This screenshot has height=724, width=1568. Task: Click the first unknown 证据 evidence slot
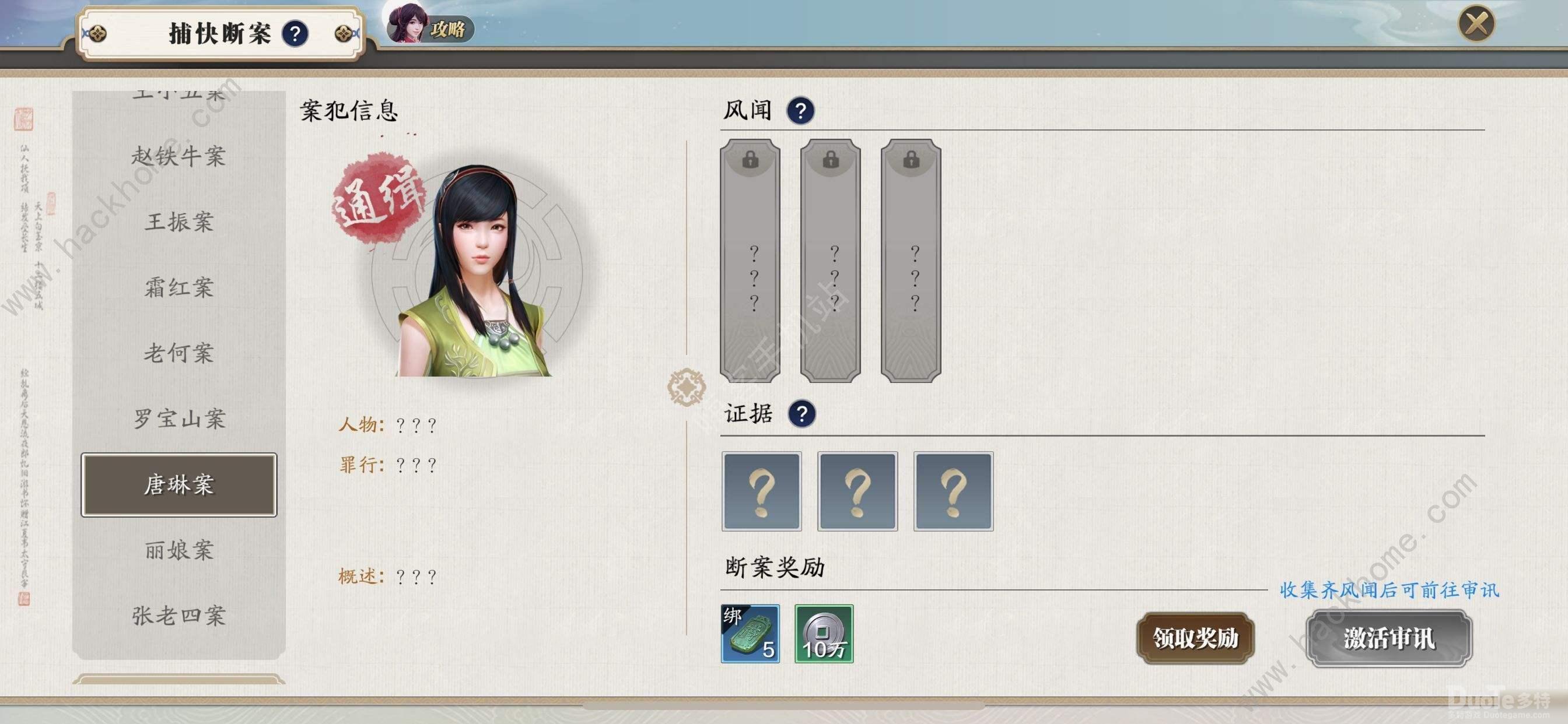pos(761,491)
